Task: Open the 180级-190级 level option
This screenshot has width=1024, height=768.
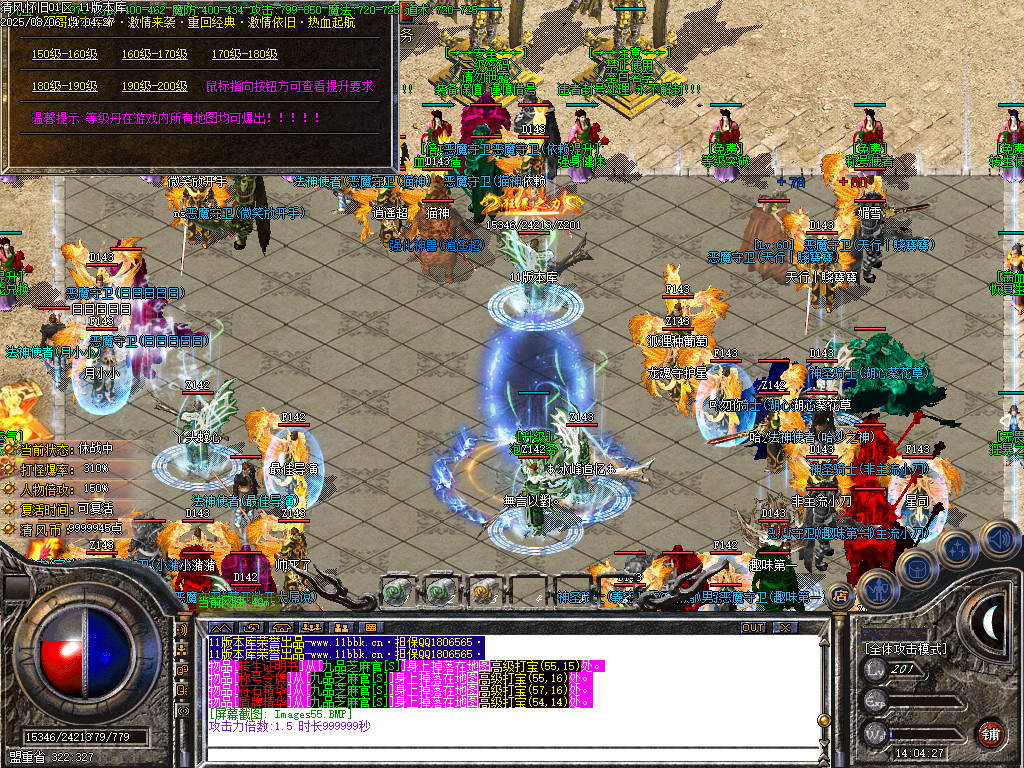Action: coord(64,86)
